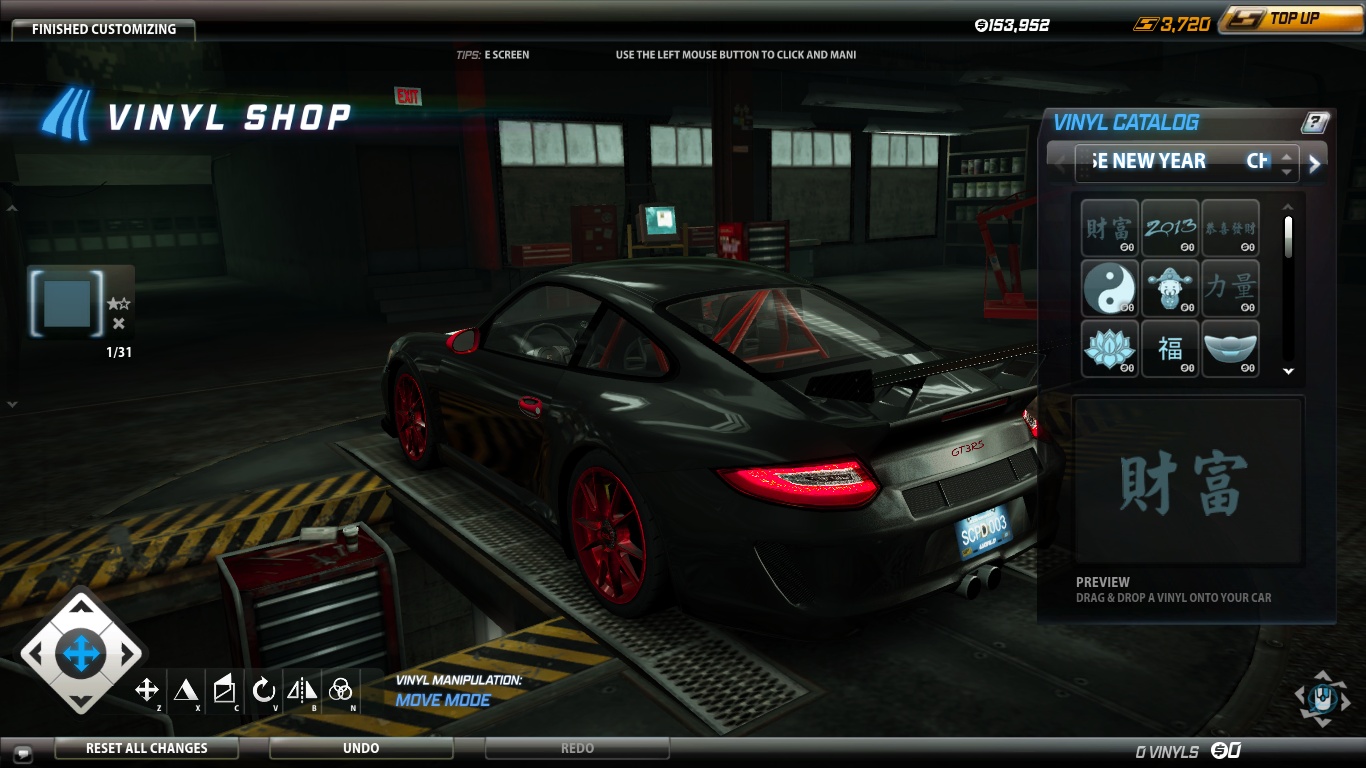Open the Vinyl Catalog help button

[x=1315, y=123]
